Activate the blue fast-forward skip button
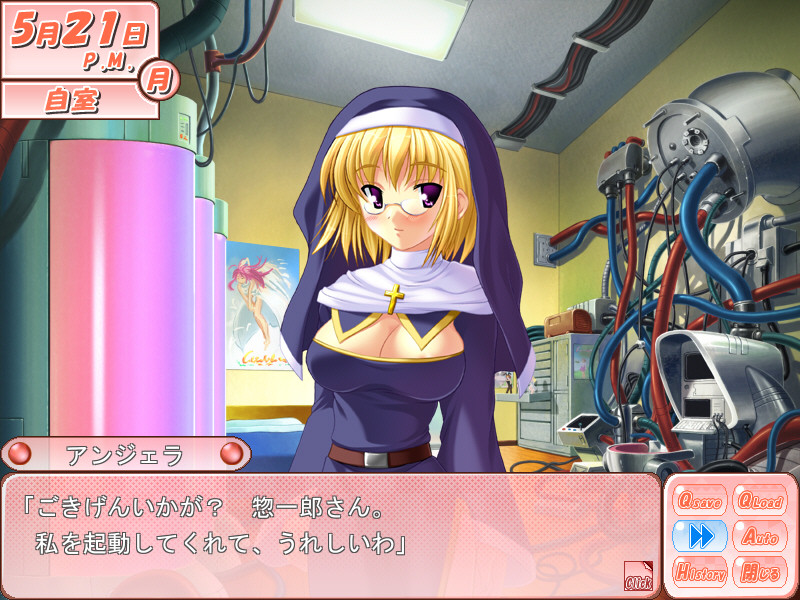Viewport: 800px width, 600px height. 700,536
